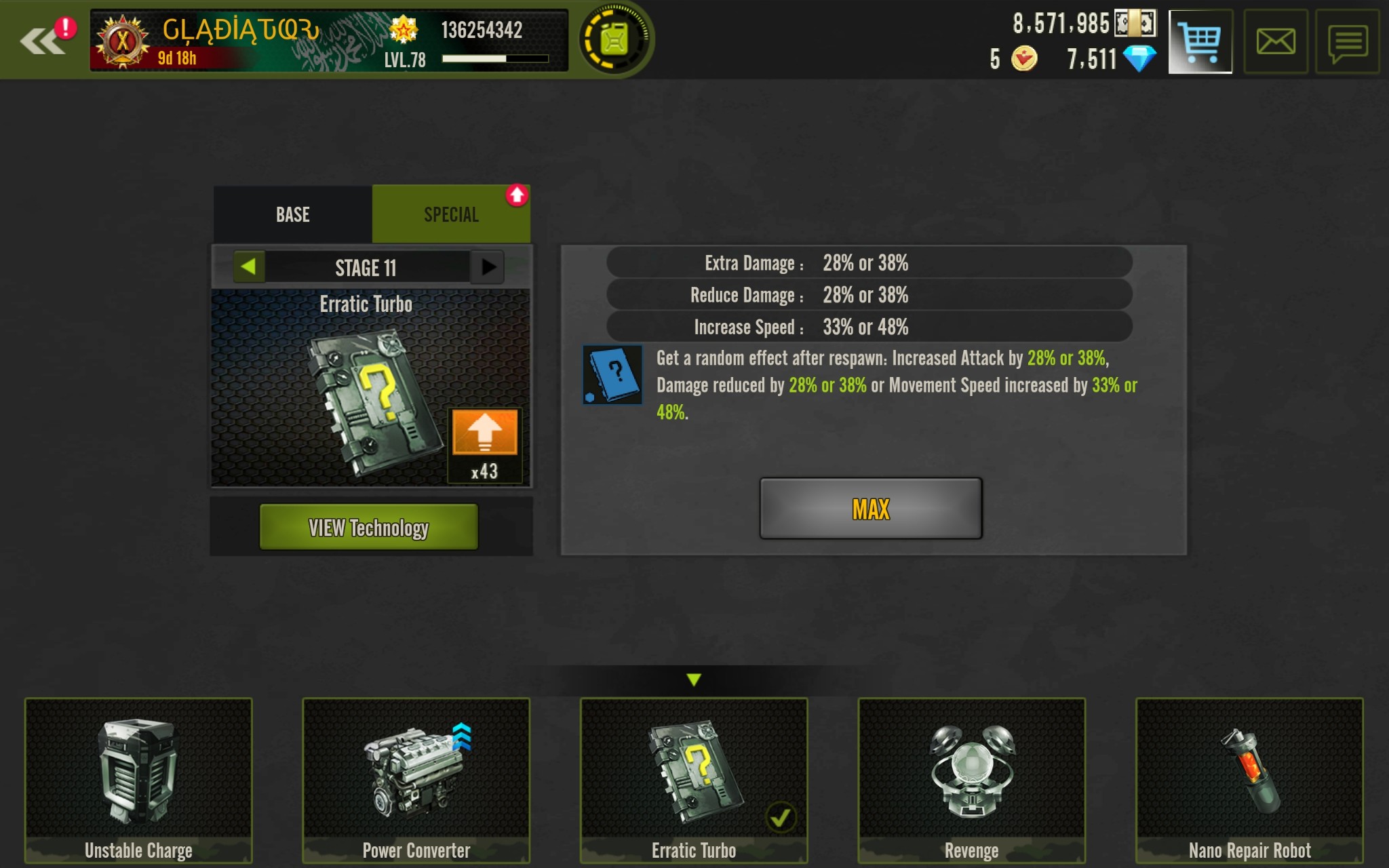Open the shopping cart store
The image size is (1389, 868).
point(1200,41)
